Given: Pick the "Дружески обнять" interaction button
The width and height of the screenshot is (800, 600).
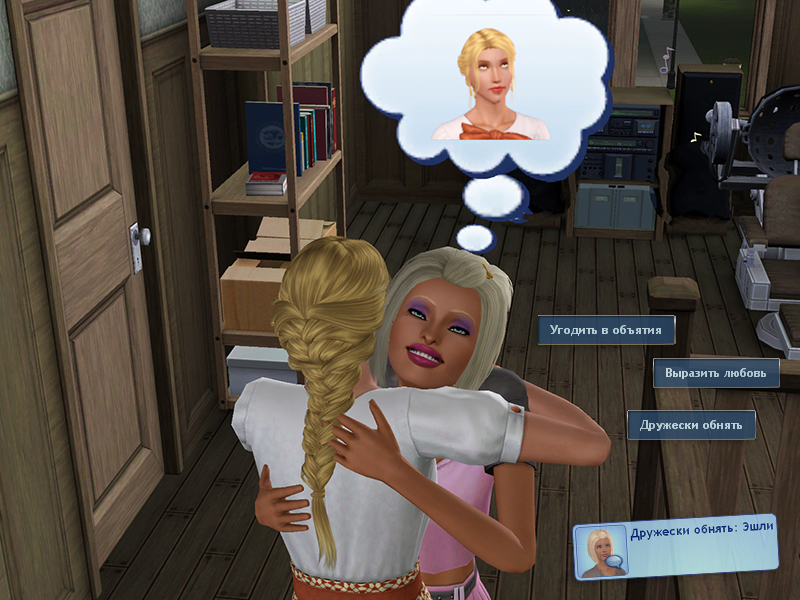Looking at the screenshot, I should coord(691,425).
